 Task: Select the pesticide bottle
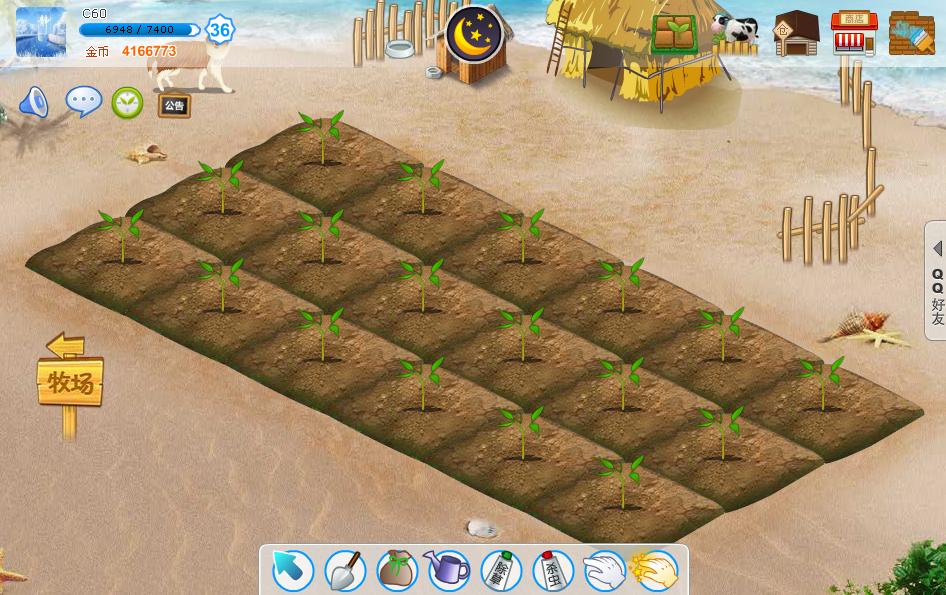(x=552, y=571)
